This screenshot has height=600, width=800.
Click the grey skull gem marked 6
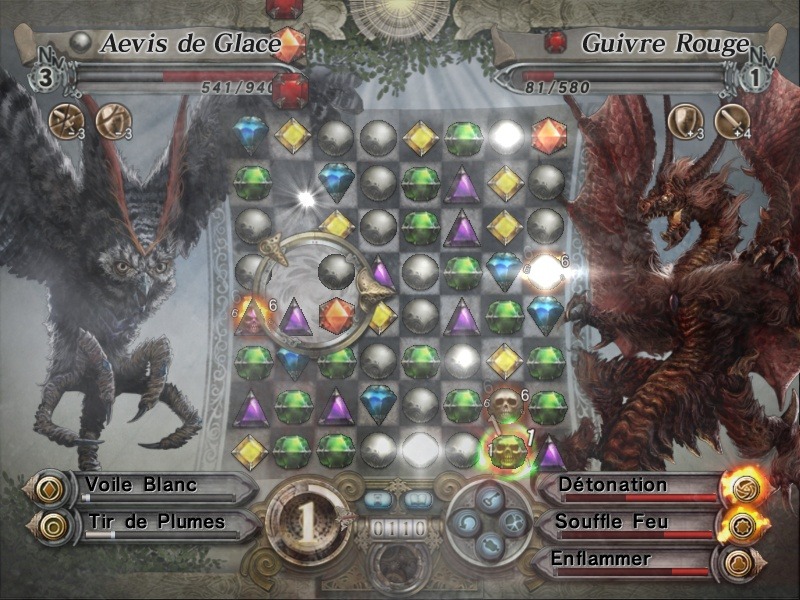[x=505, y=403]
